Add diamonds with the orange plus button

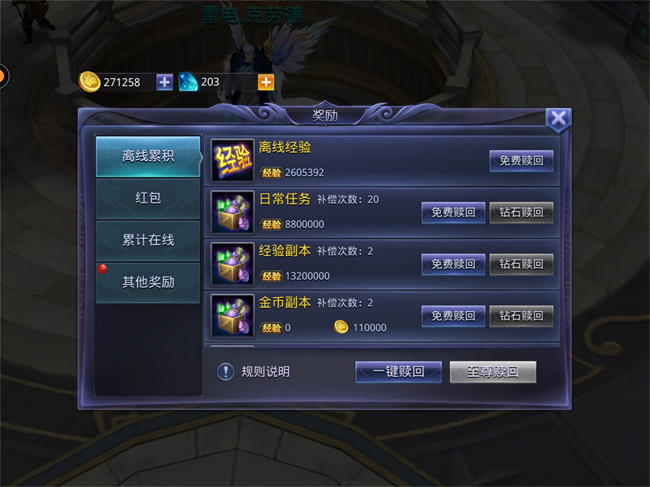(x=266, y=82)
